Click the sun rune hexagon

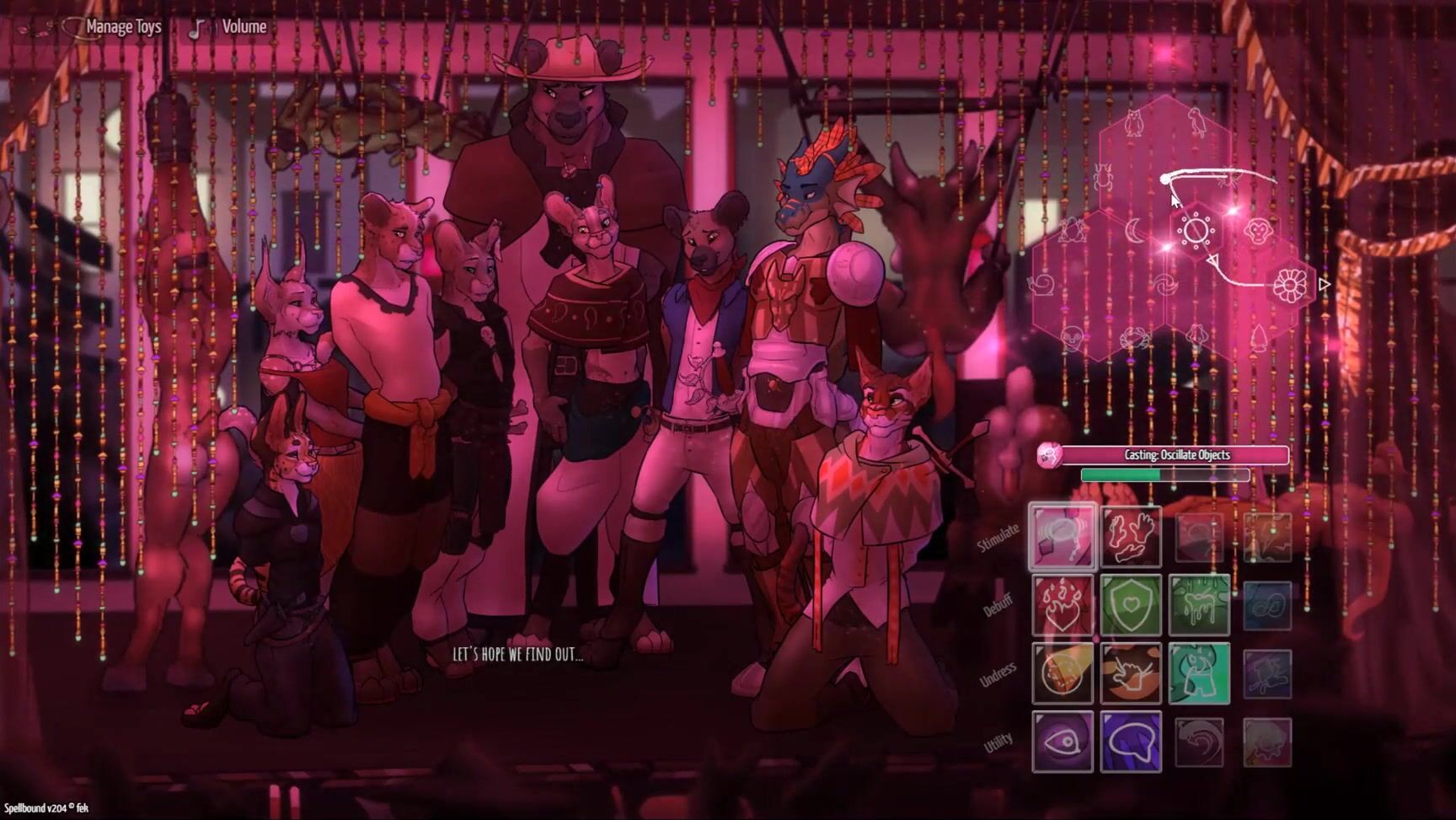click(1195, 230)
